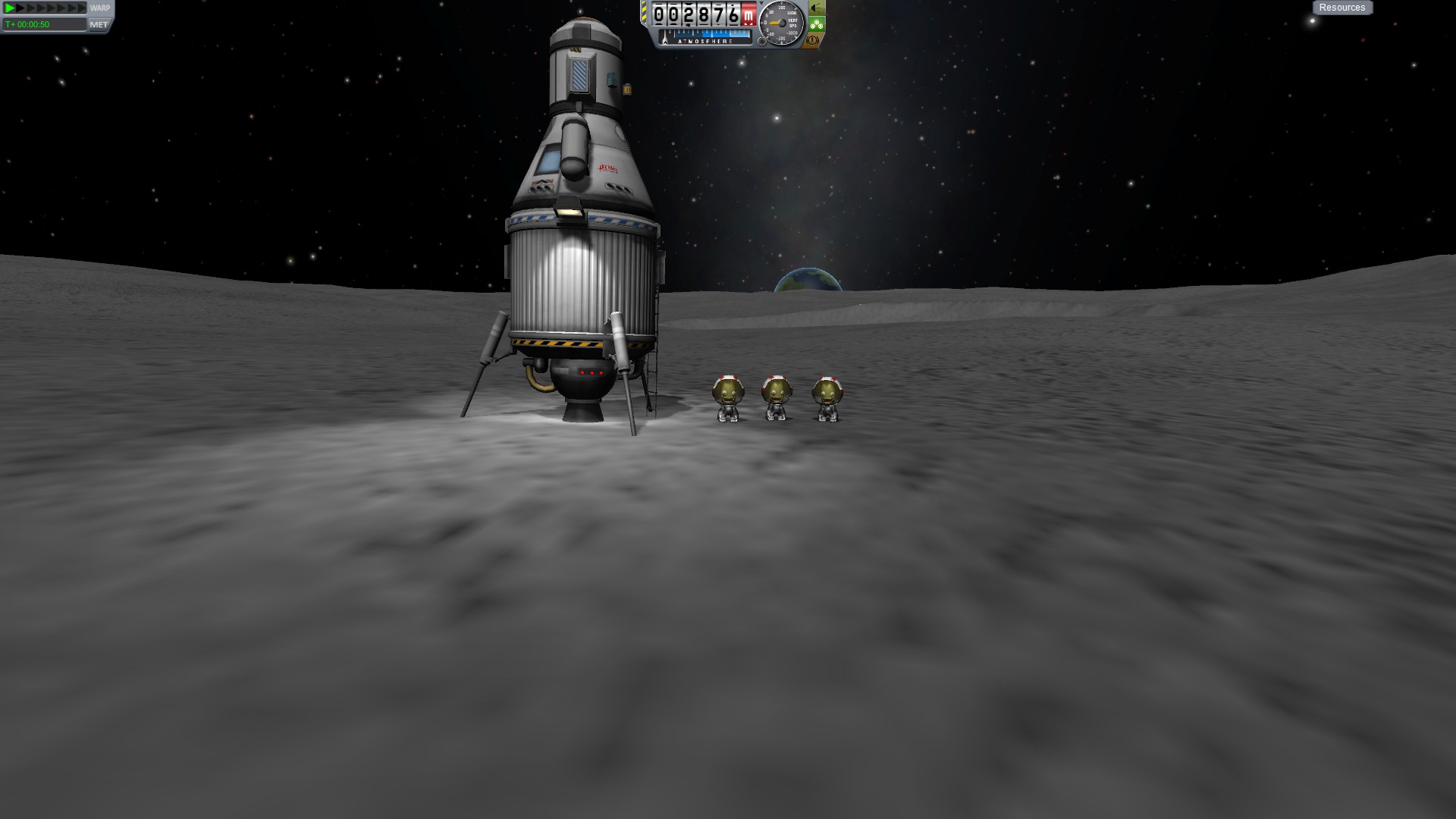
Task: Toggle the landing gear button
Action: [816, 24]
